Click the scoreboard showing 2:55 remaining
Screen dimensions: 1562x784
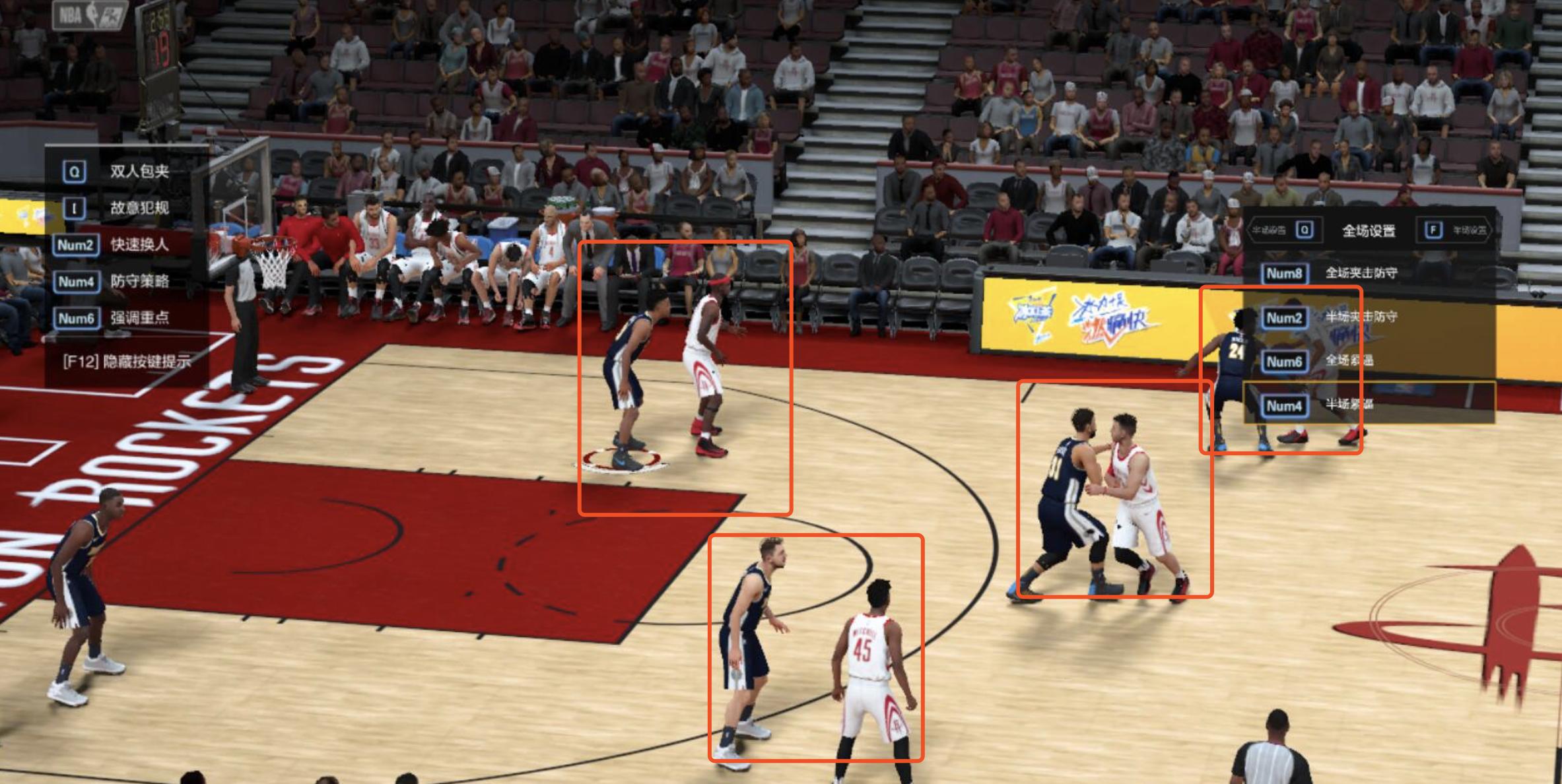point(156,20)
